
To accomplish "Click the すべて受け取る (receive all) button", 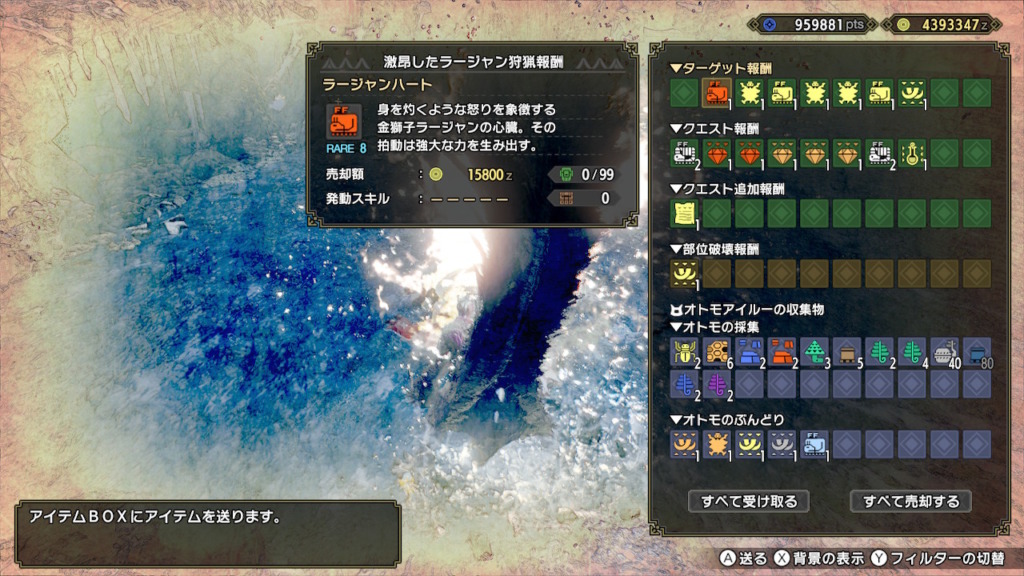I will pos(748,500).
